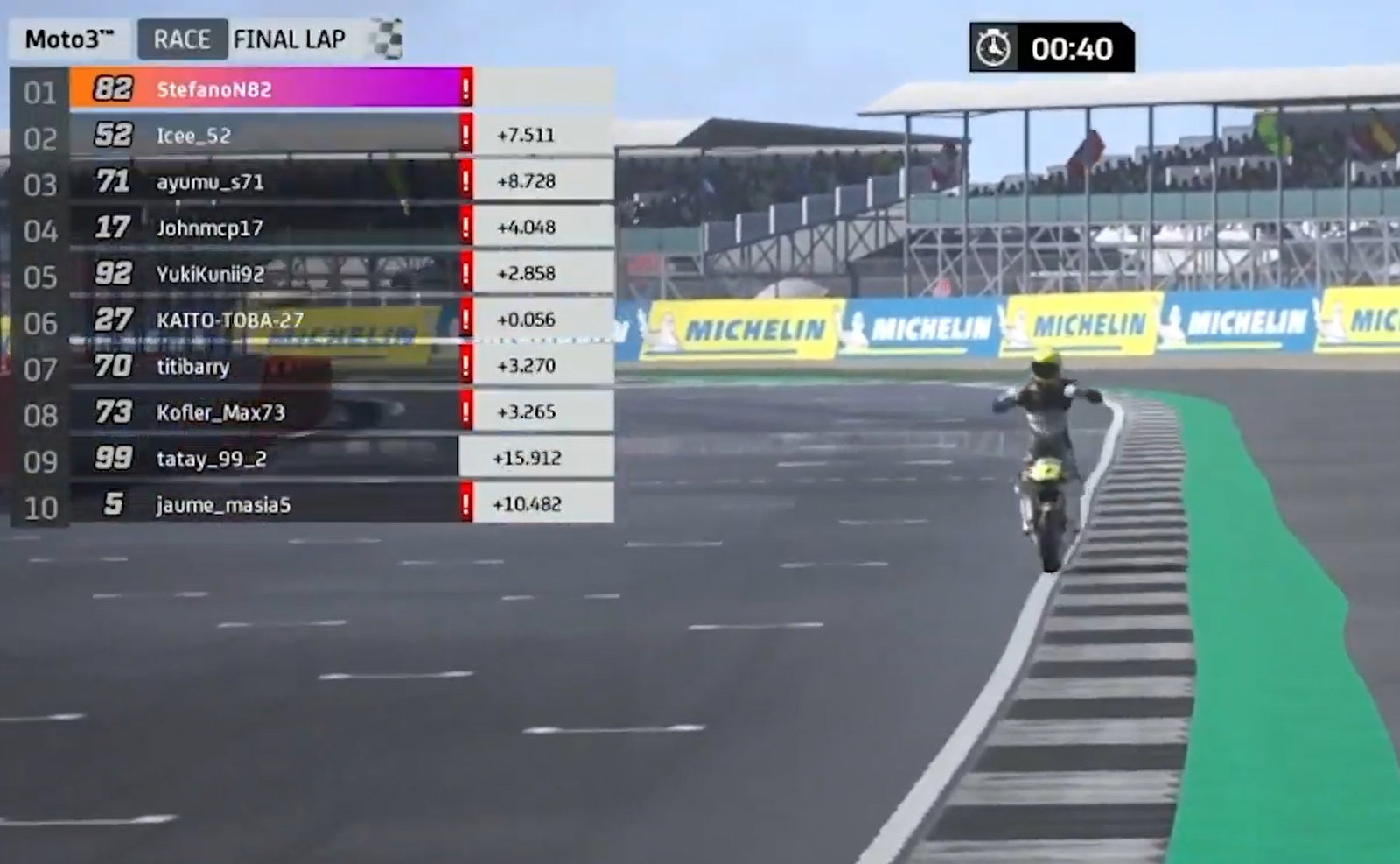The width and height of the screenshot is (1400, 864).
Task: Click the red warning icon on StefanoN82's row
Action: (466, 88)
